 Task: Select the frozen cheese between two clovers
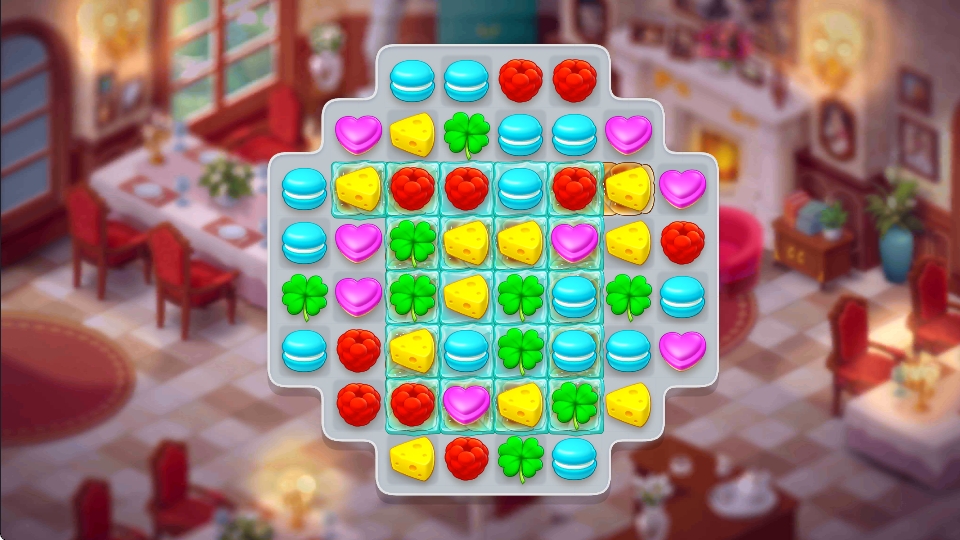click(x=466, y=296)
